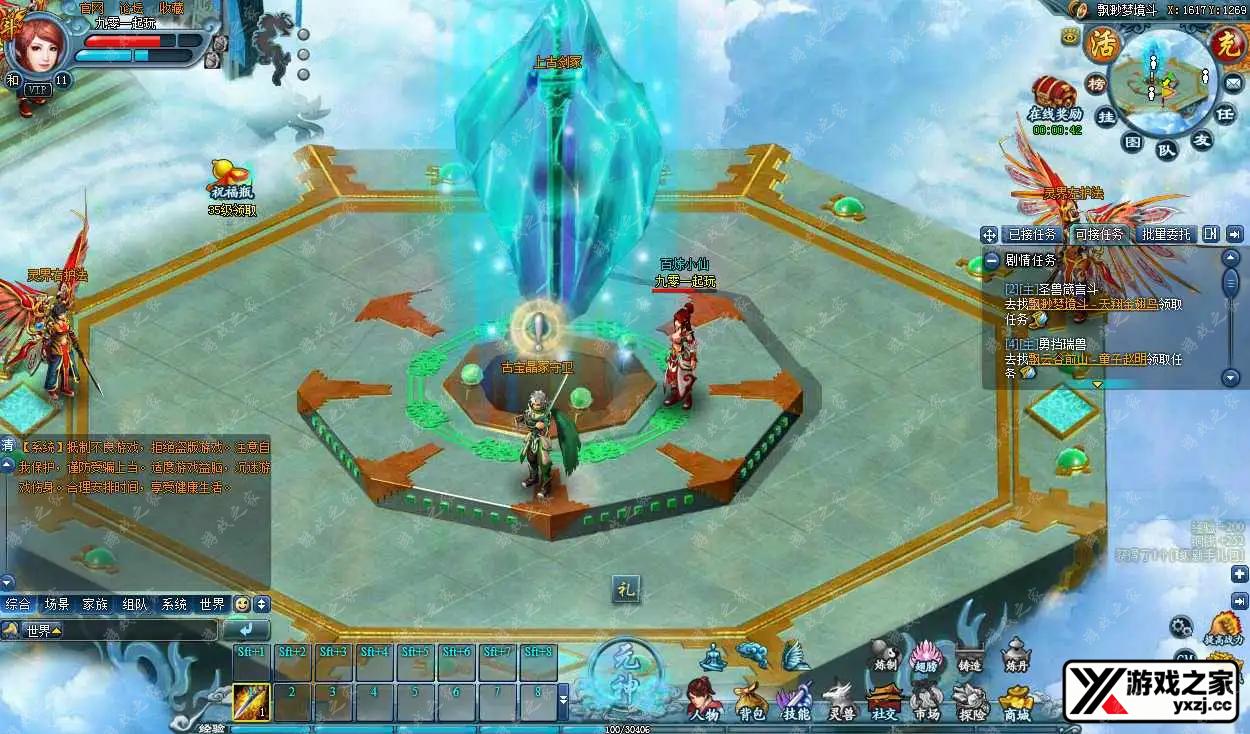Click the minimap
This screenshot has height=734, width=1250.
(x=1160, y=80)
